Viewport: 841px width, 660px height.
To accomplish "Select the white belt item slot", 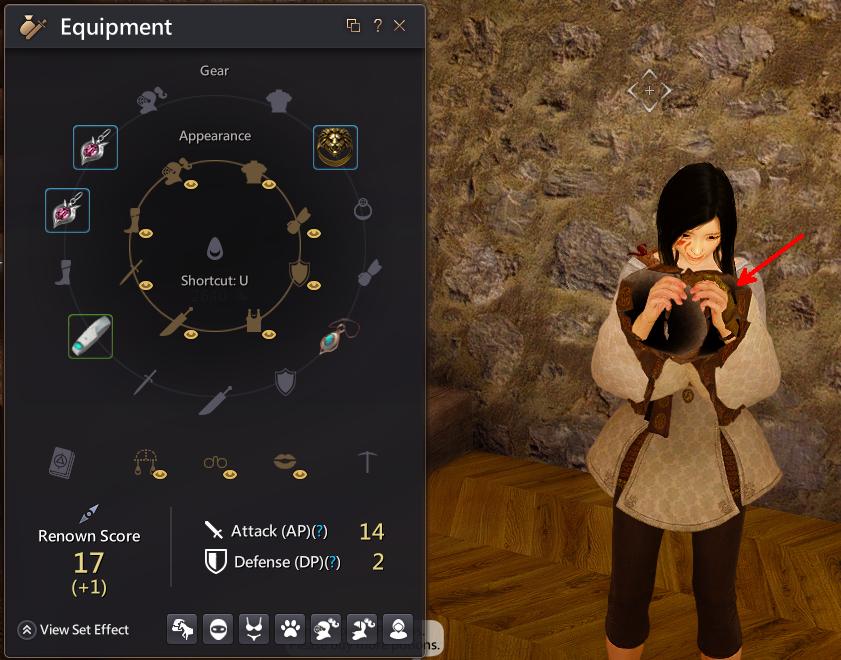I will coord(90,336).
